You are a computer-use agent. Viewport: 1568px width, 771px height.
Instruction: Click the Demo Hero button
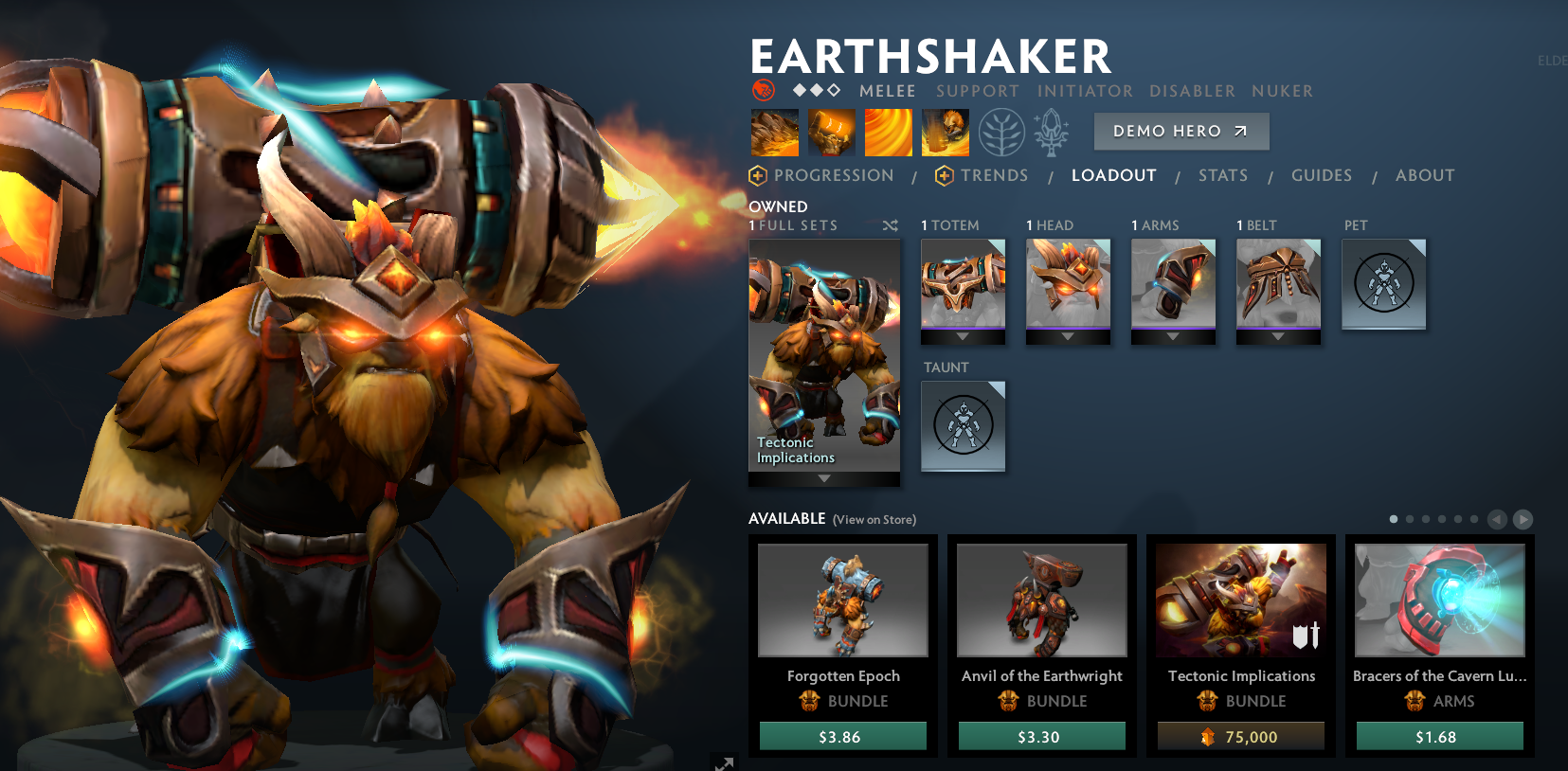[1181, 131]
